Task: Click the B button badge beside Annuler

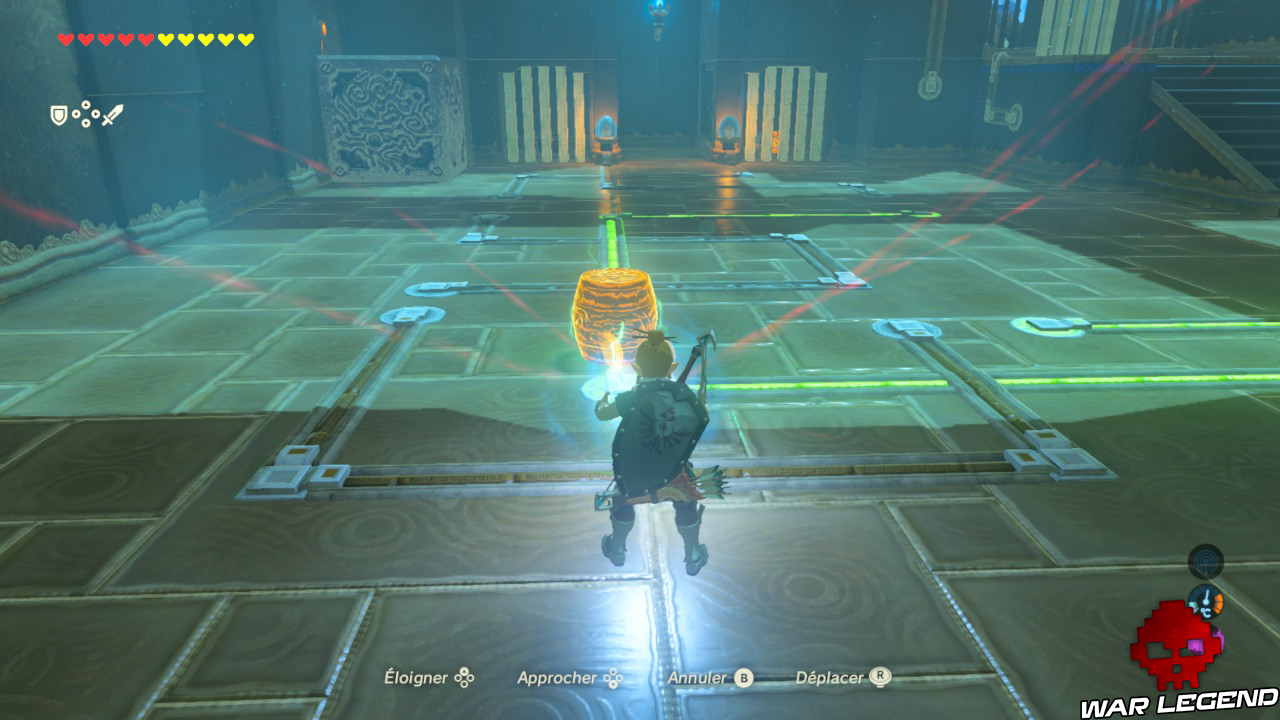Action: [x=742, y=678]
